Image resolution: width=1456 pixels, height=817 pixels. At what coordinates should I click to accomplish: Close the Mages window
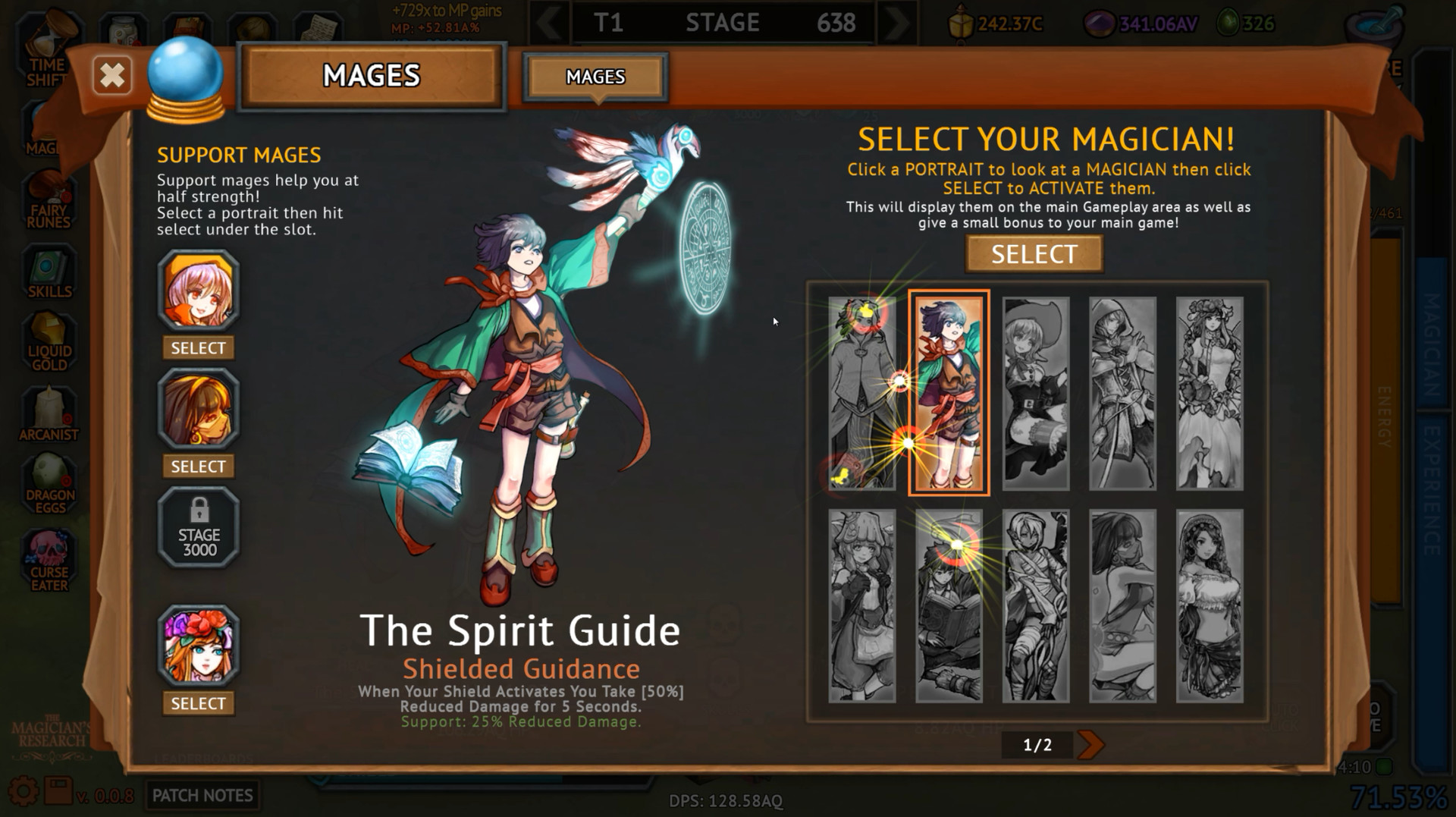point(112,76)
